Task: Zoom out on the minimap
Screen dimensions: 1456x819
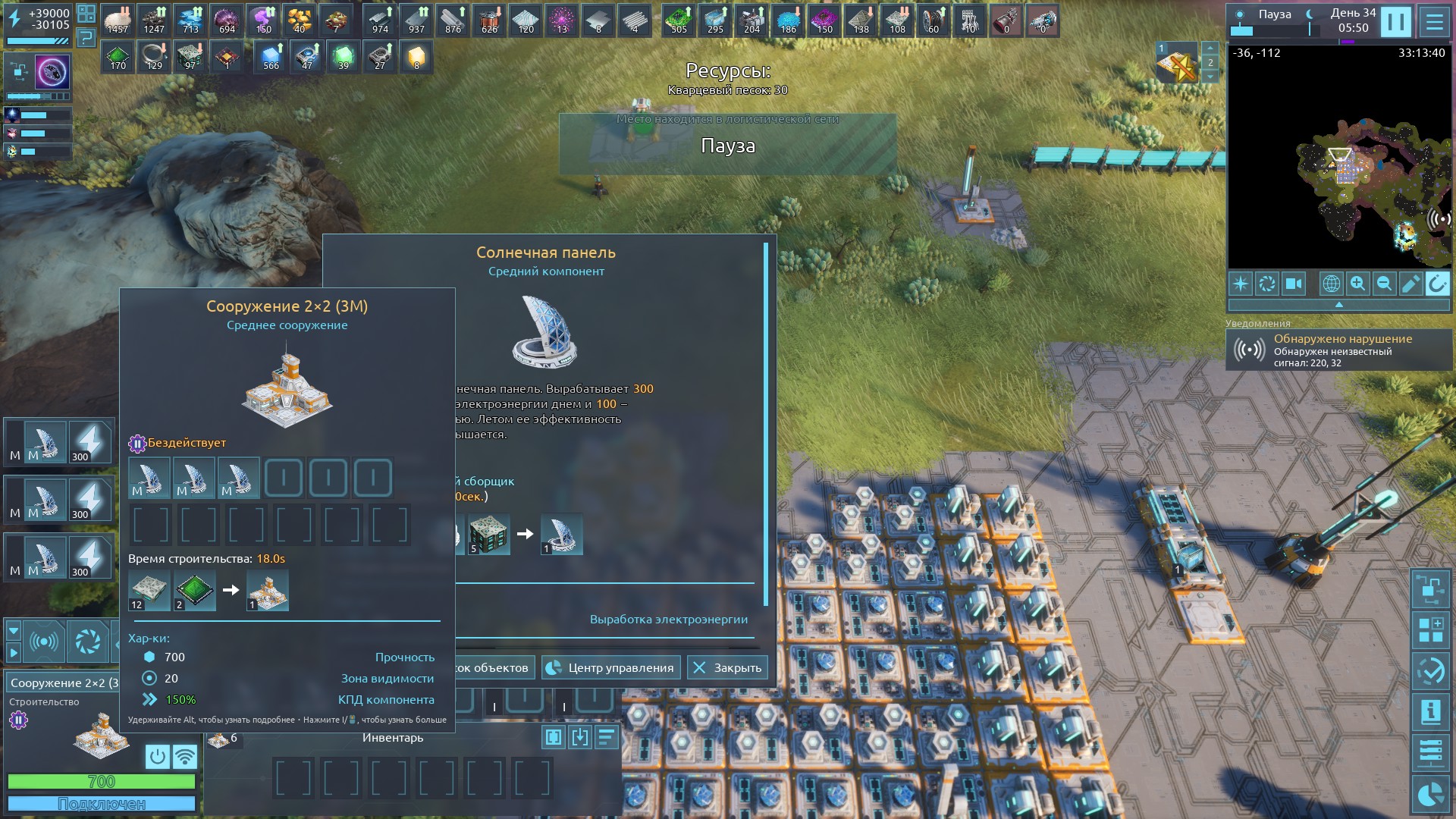Action: click(1384, 284)
